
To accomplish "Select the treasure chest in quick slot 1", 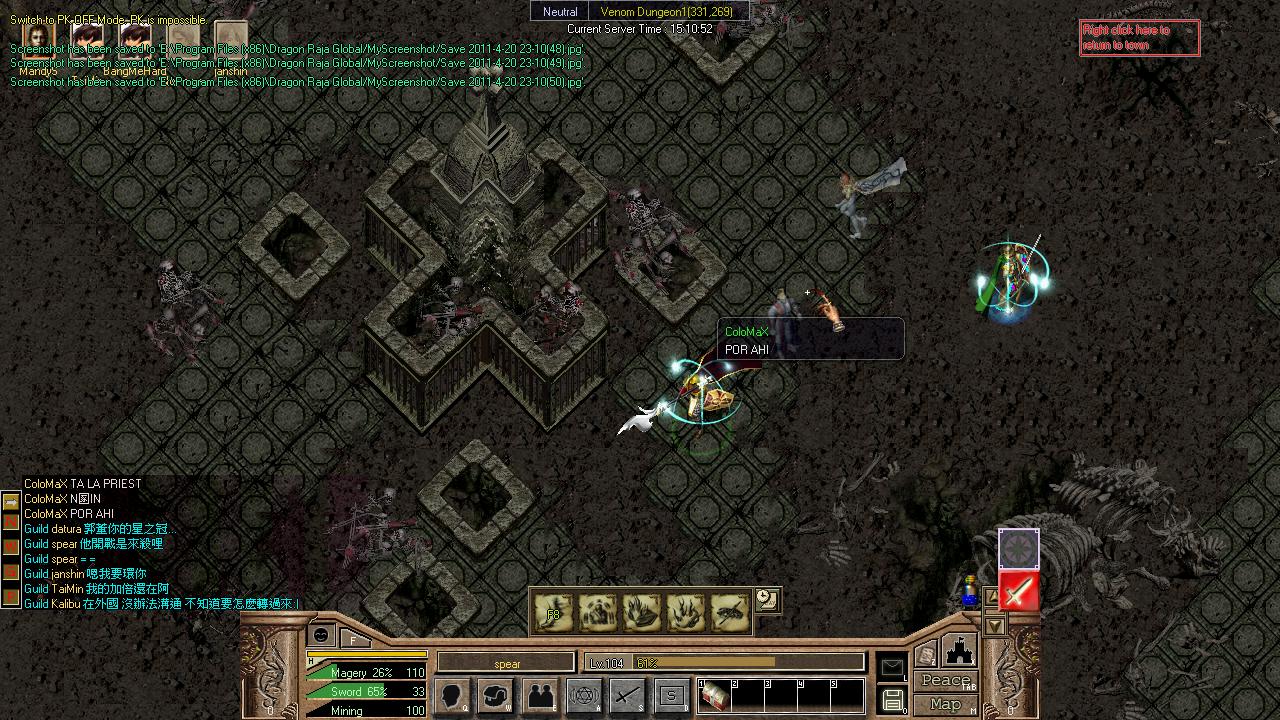I will click(x=714, y=696).
